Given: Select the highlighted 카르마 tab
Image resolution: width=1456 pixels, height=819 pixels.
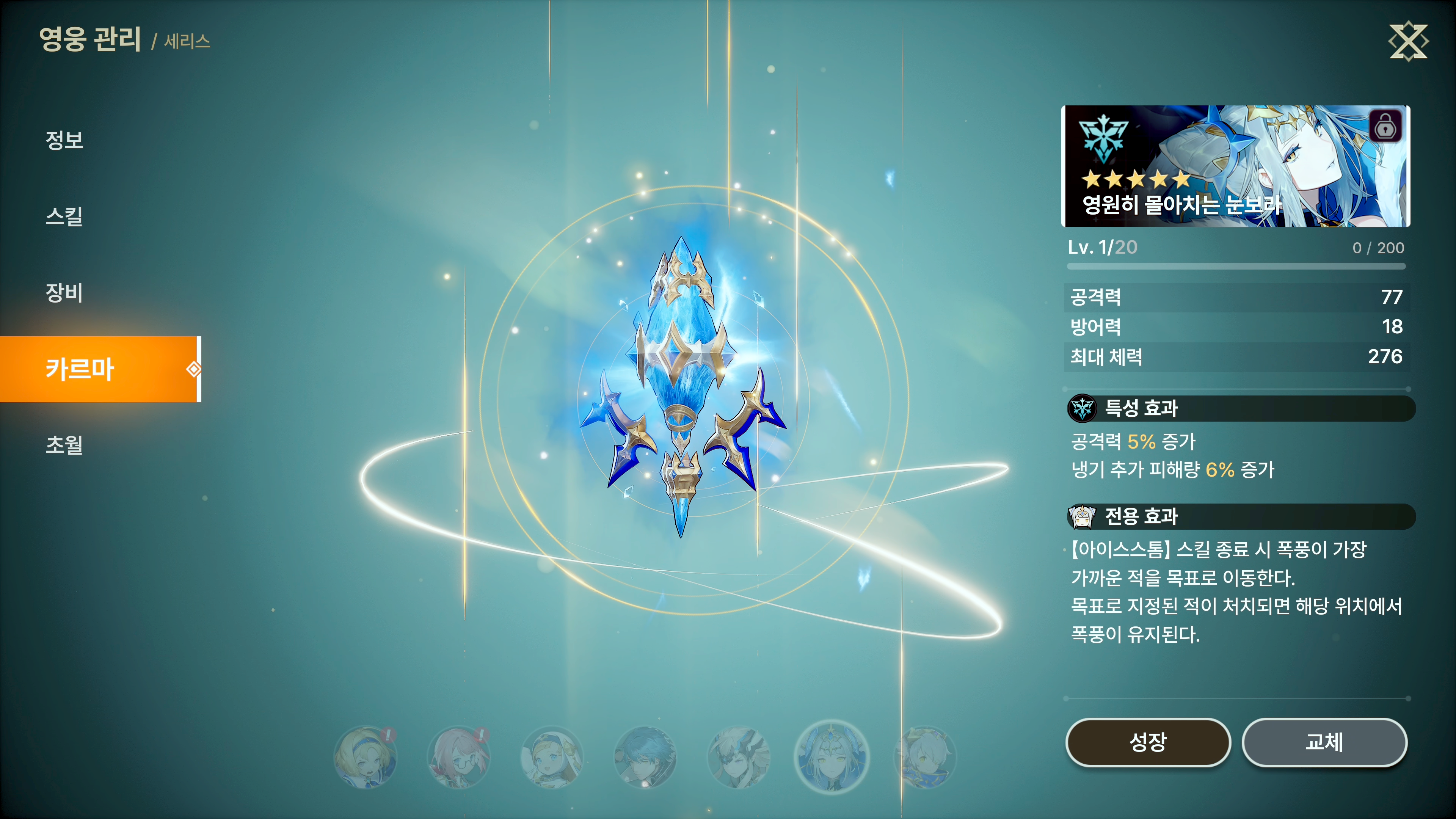Looking at the screenshot, I should pyautogui.click(x=80, y=369).
